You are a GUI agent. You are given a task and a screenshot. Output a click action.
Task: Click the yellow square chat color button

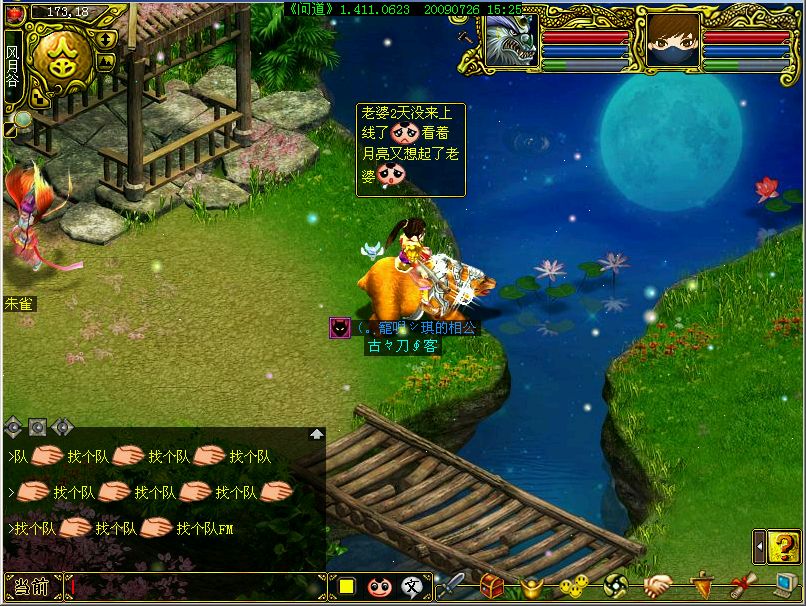point(346,587)
